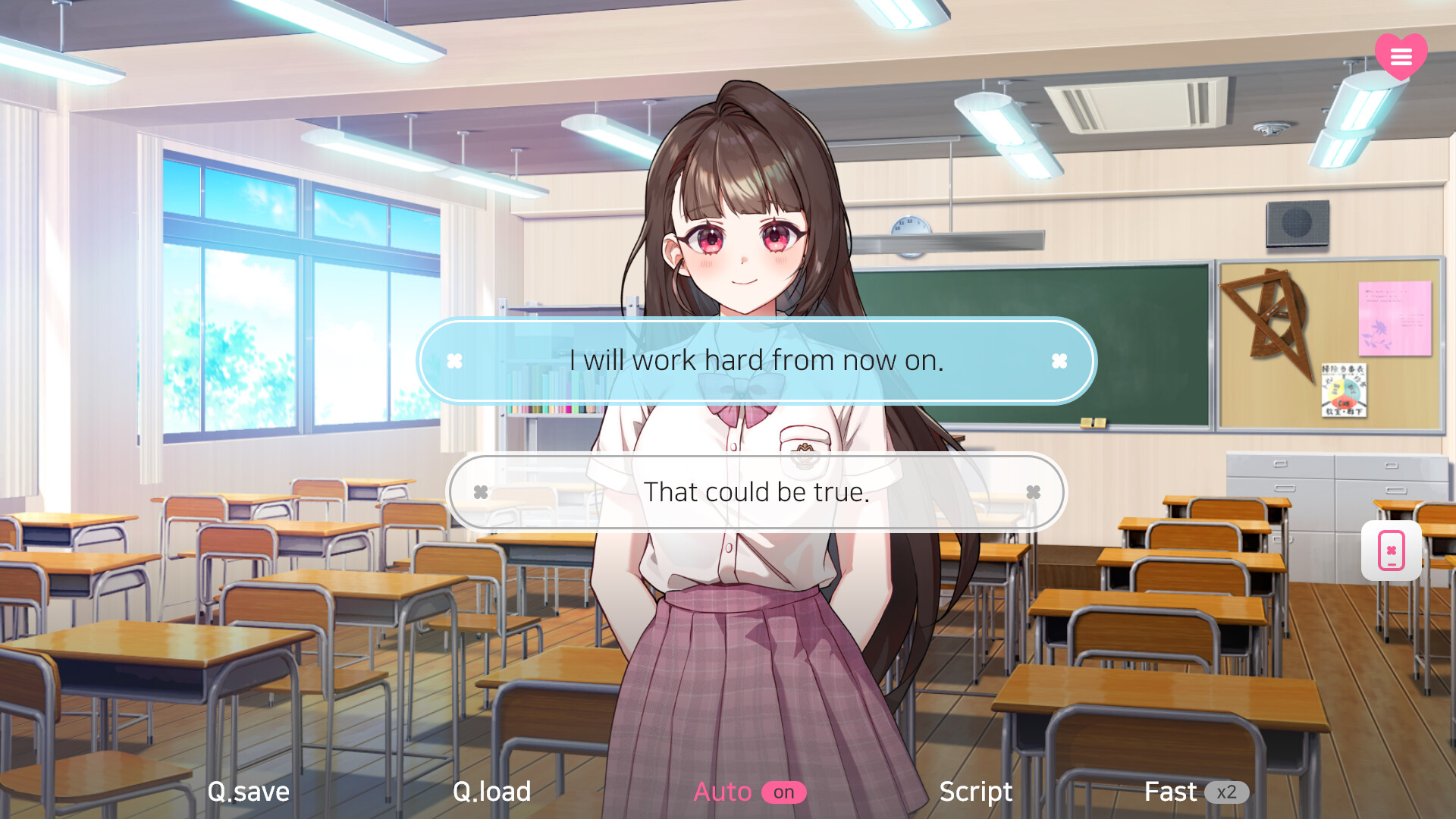Click Fast to change playback speed
The height and width of the screenshot is (819, 1456).
1172,791
